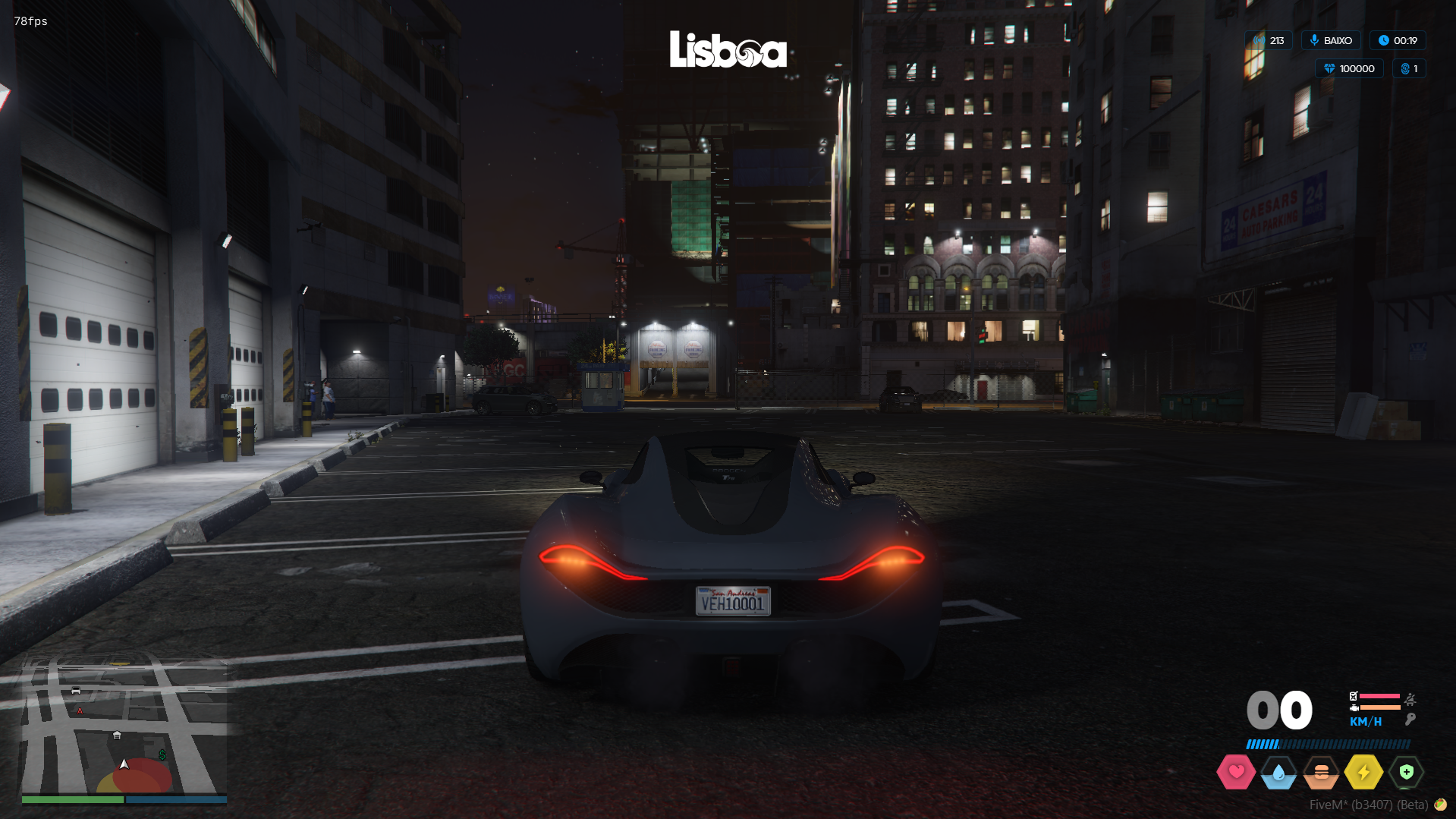This screenshot has width=1456, height=819.
Task: Click the pink heart health hexagon
Action: [1235, 772]
